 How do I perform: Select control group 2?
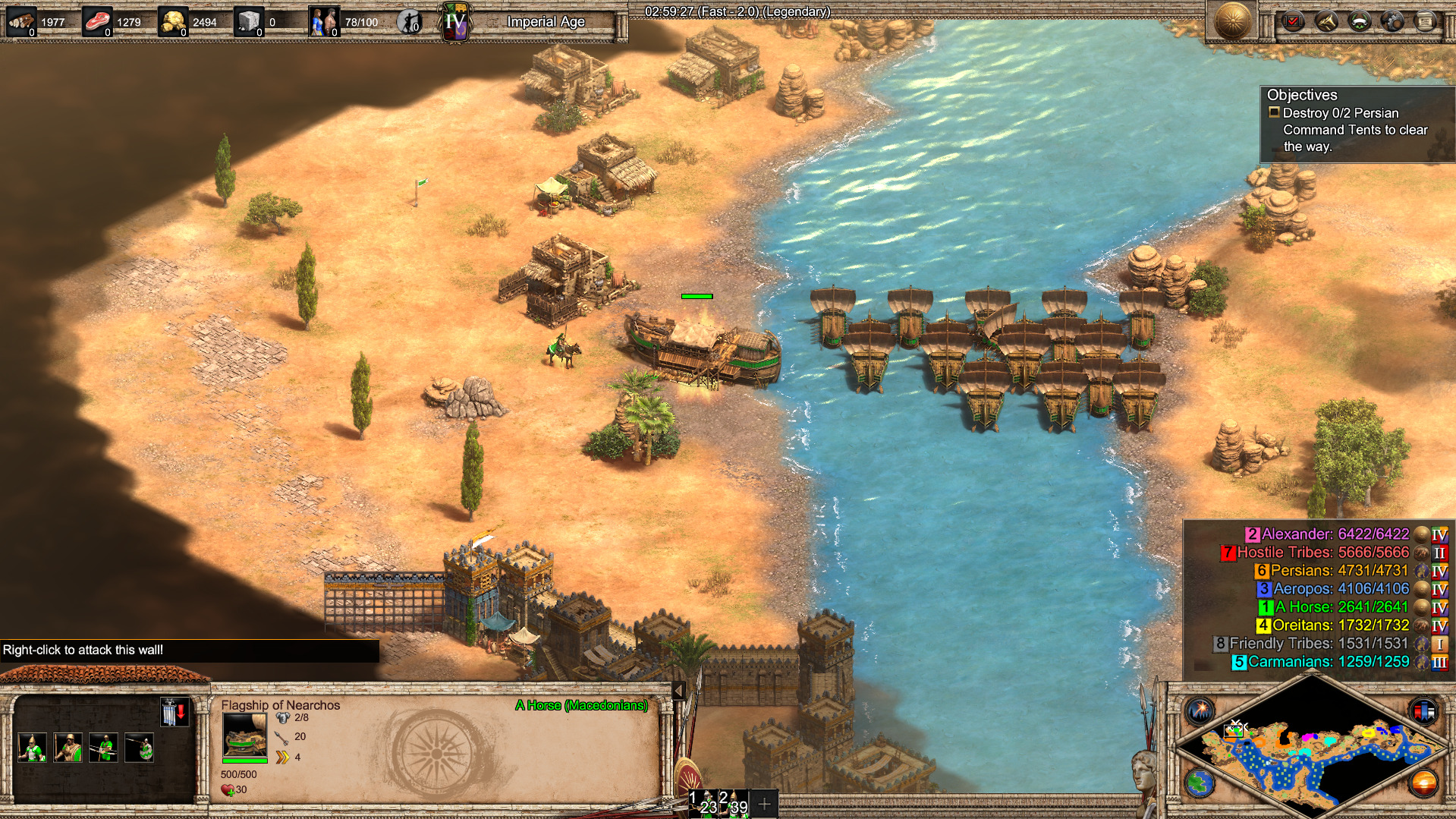pyautogui.click(x=734, y=803)
